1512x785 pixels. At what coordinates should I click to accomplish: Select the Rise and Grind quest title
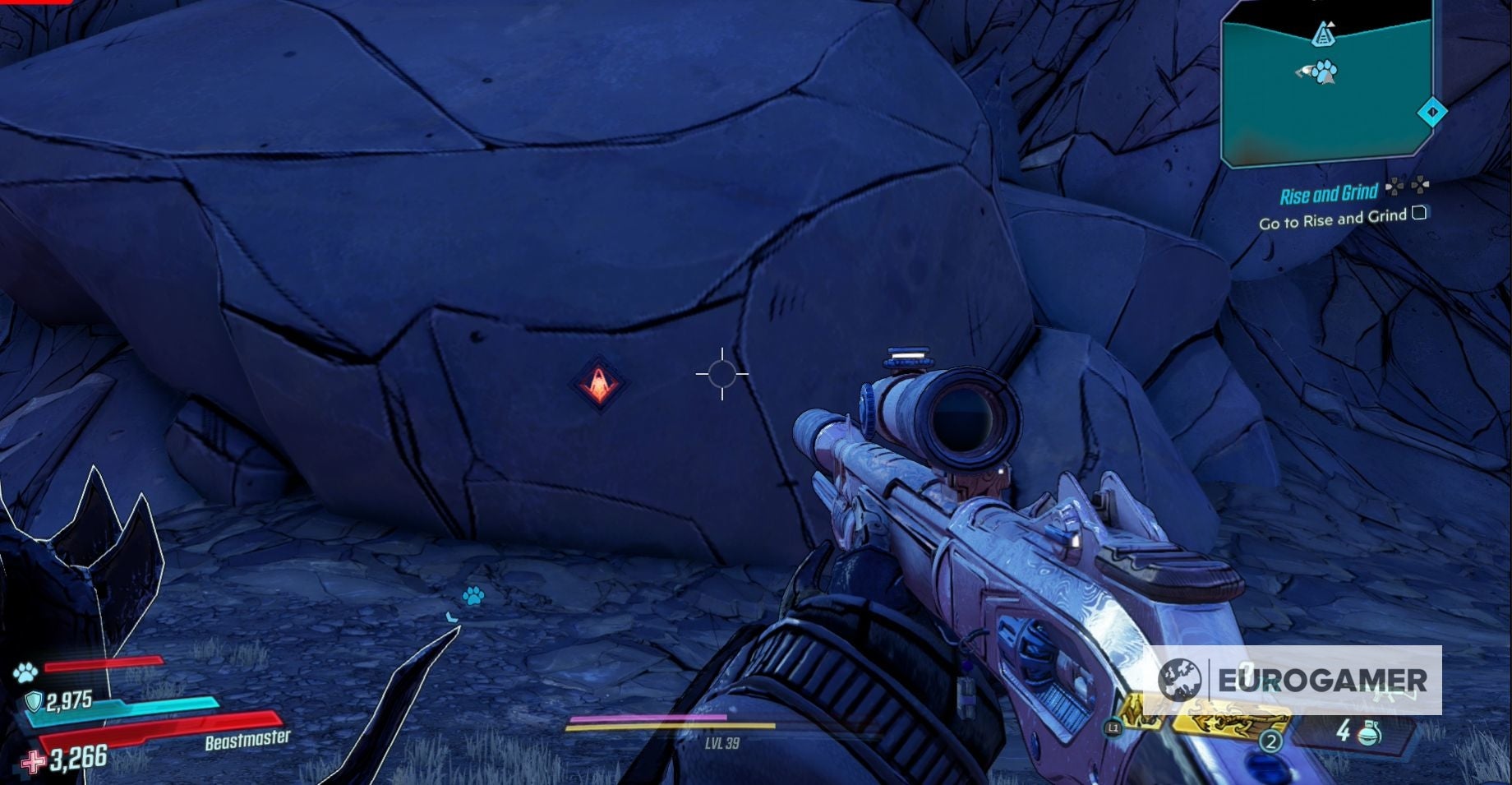[x=1328, y=194]
